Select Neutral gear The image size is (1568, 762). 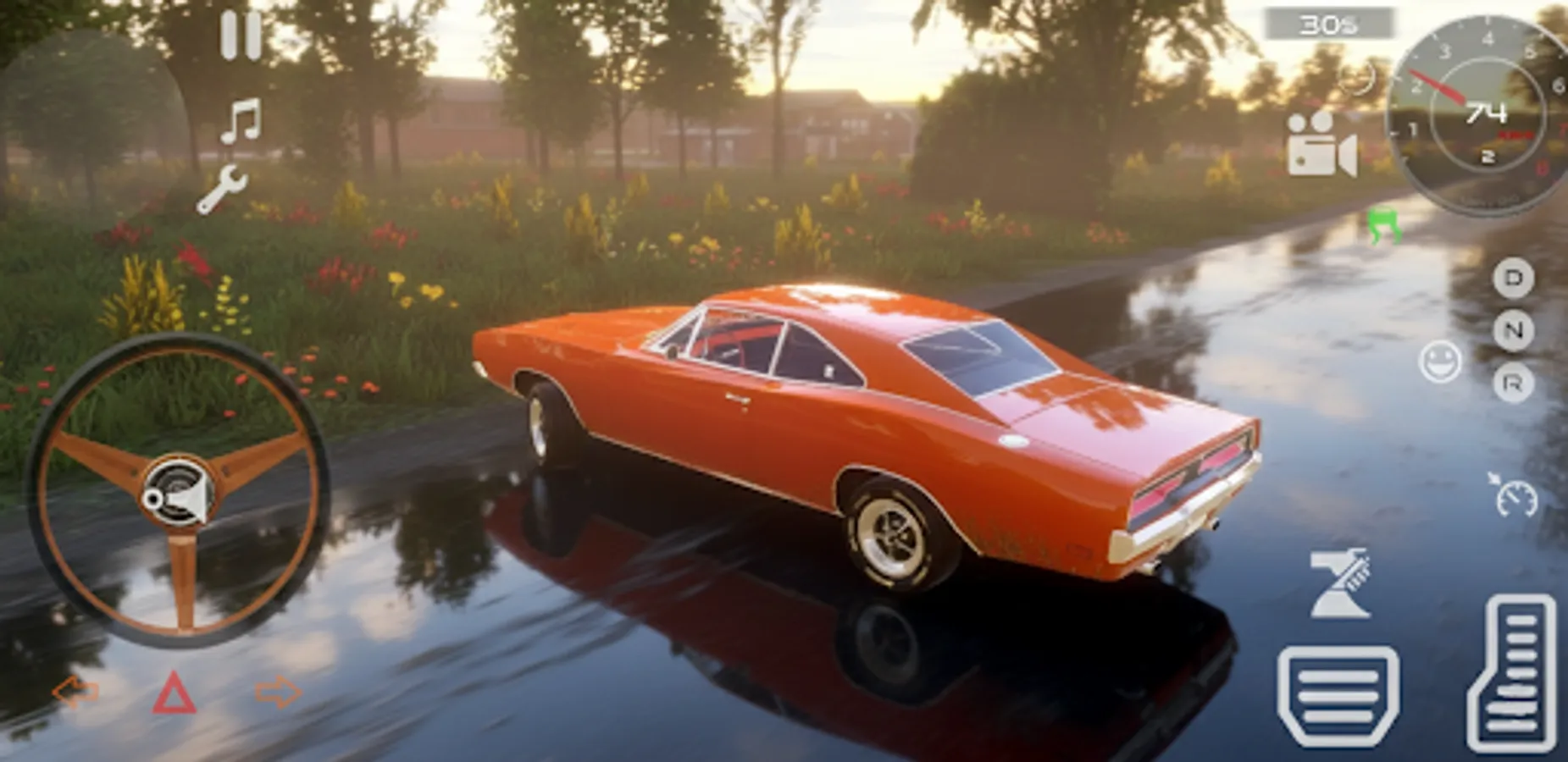pyautogui.click(x=1515, y=329)
